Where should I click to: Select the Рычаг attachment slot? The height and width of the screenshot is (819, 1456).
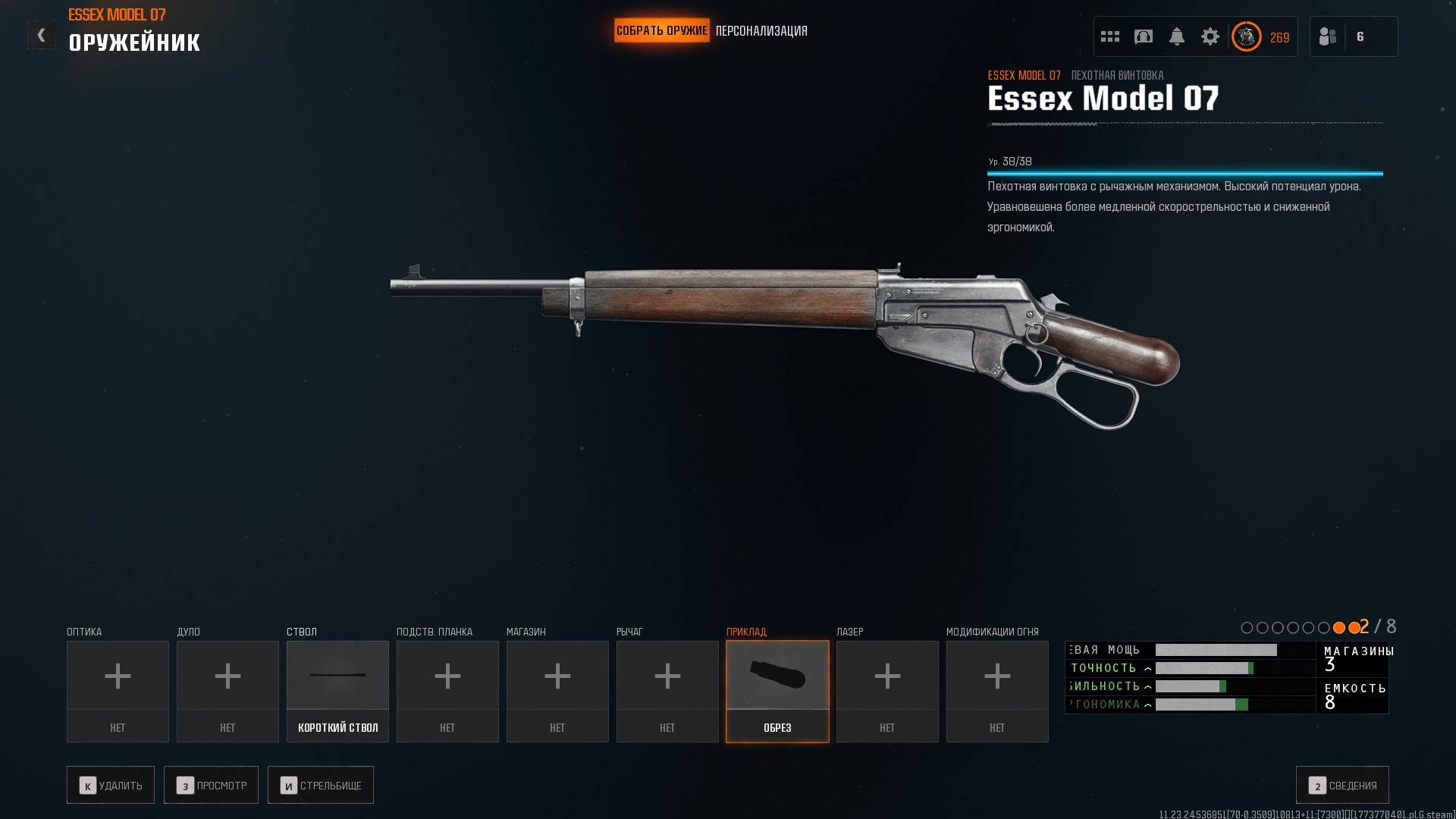pos(667,691)
